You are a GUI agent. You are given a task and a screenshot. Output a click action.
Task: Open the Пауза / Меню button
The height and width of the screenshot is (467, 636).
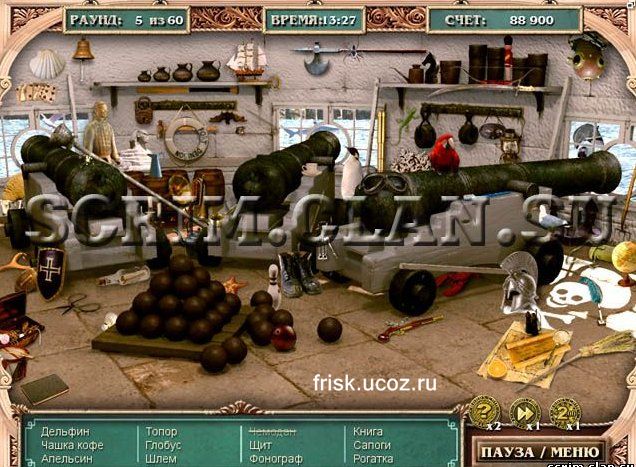point(543,453)
